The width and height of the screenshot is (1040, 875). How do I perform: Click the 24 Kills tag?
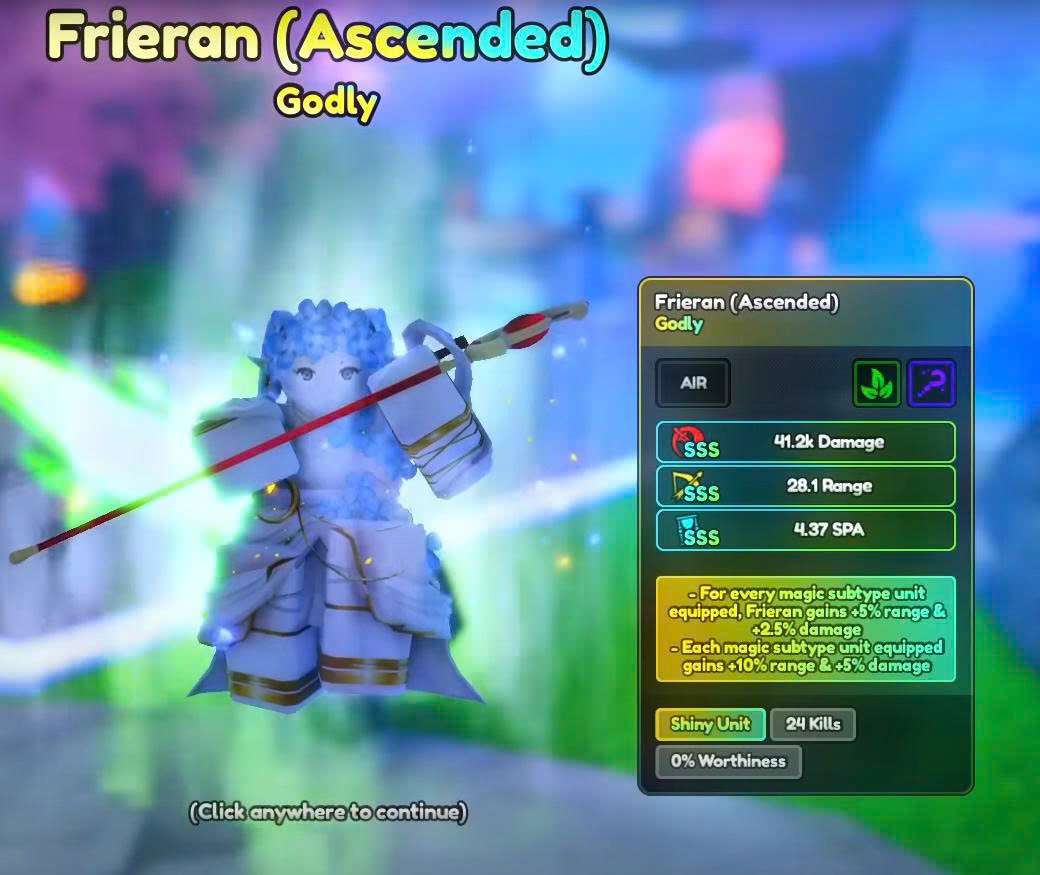(813, 724)
